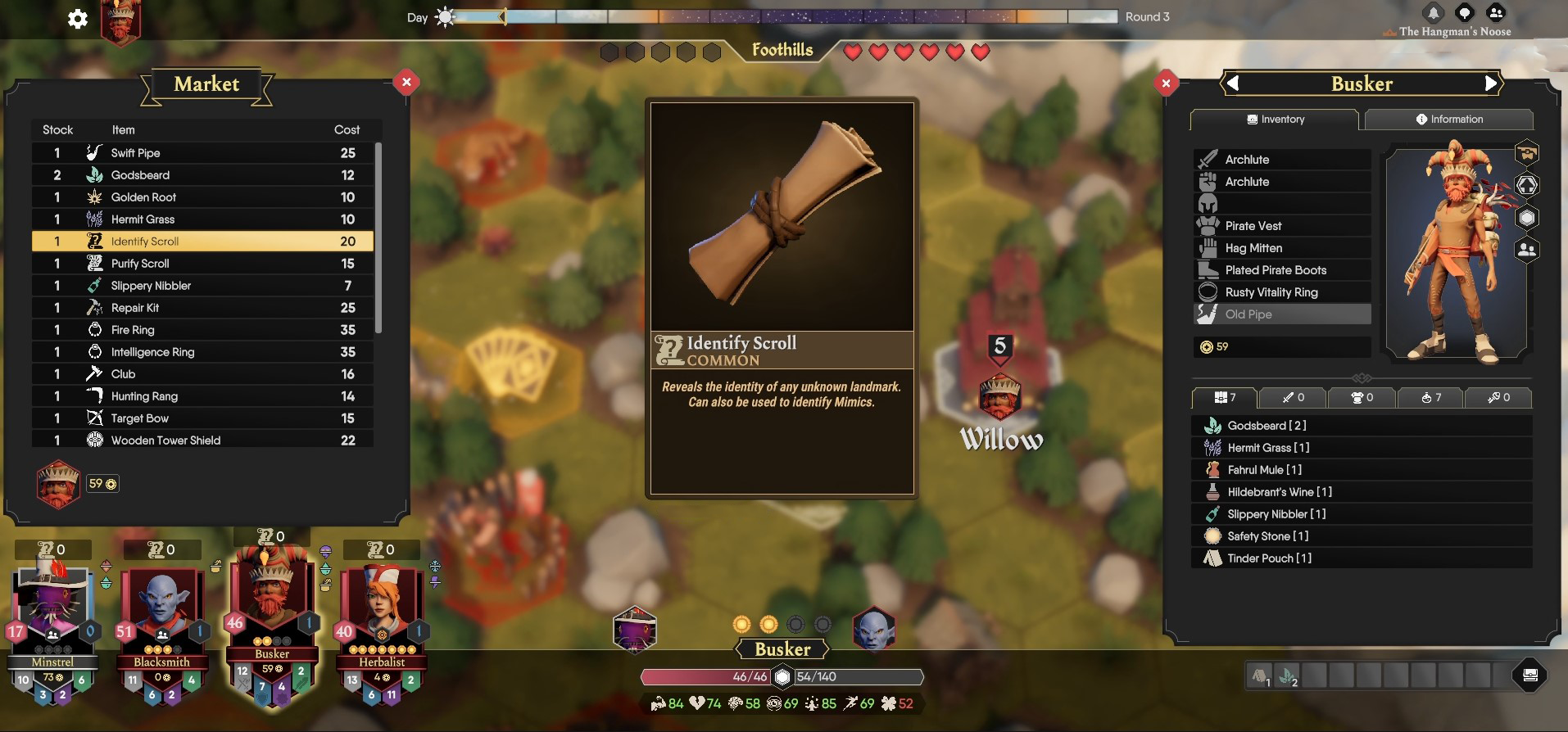Switch to next character with right arrow

pyautogui.click(x=1490, y=83)
